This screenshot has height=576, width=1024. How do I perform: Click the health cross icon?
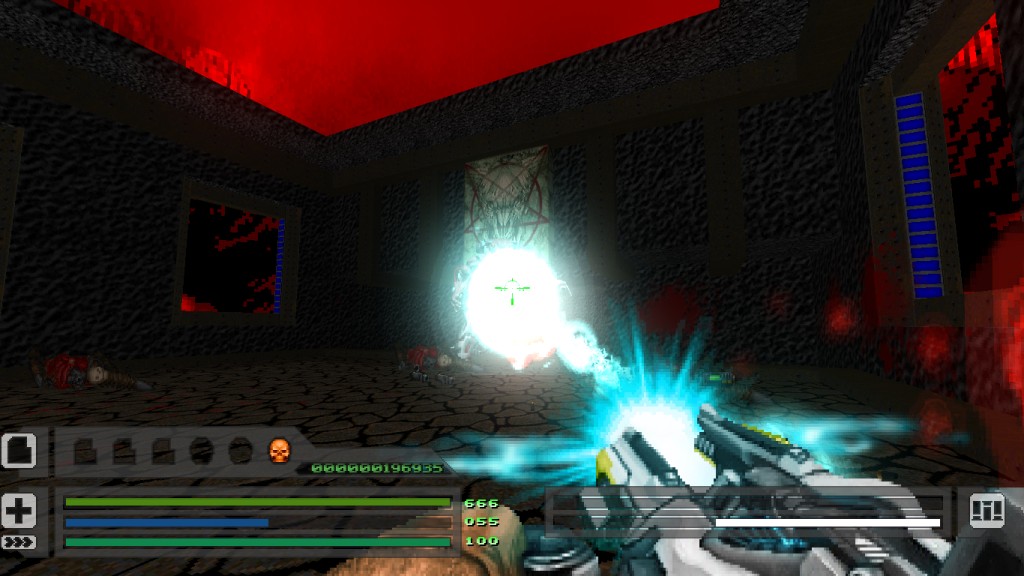coord(19,510)
